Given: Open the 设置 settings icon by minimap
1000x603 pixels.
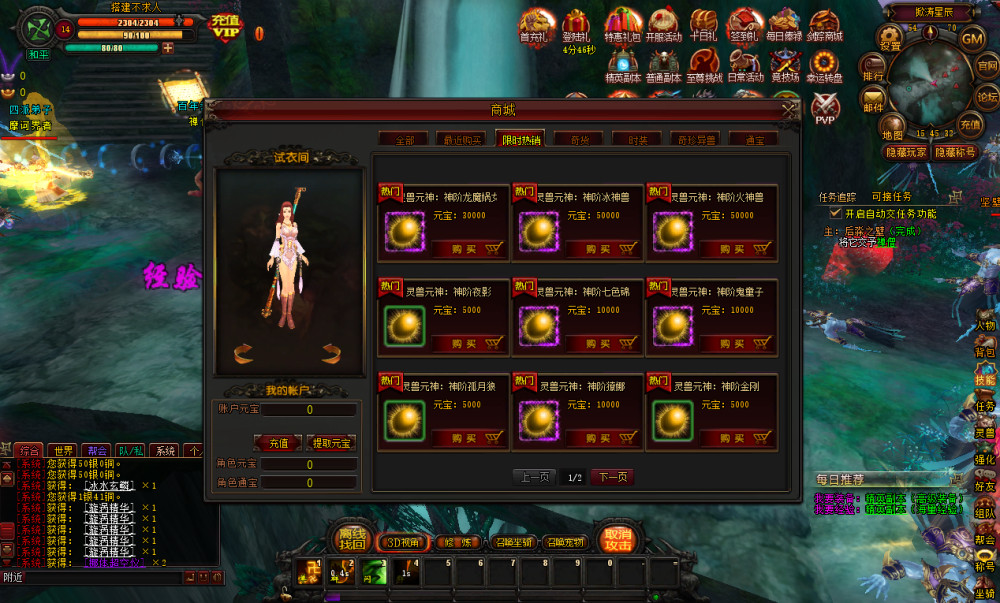Looking at the screenshot, I should pos(889,40).
